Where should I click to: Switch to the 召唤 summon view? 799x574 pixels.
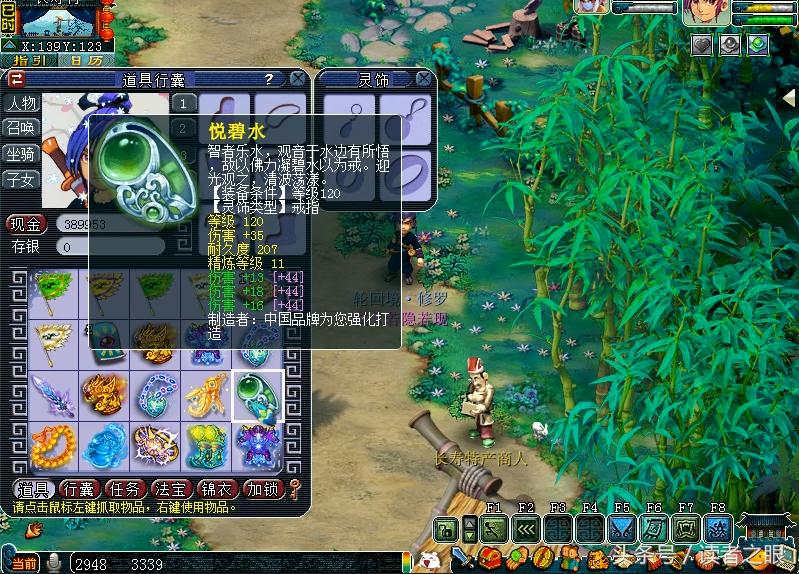tap(21, 128)
